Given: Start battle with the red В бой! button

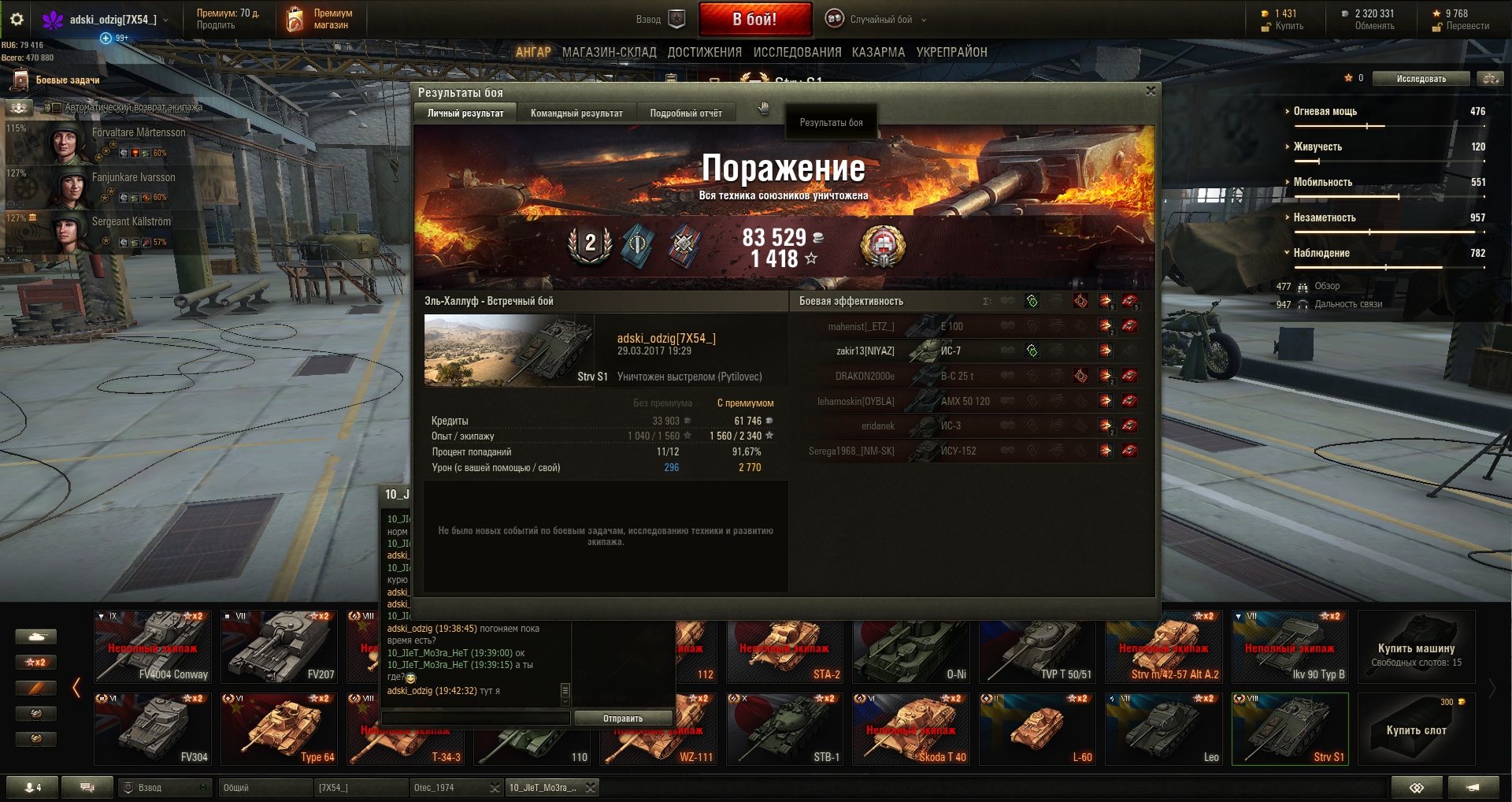Looking at the screenshot, I should click(x=754, y=20).
